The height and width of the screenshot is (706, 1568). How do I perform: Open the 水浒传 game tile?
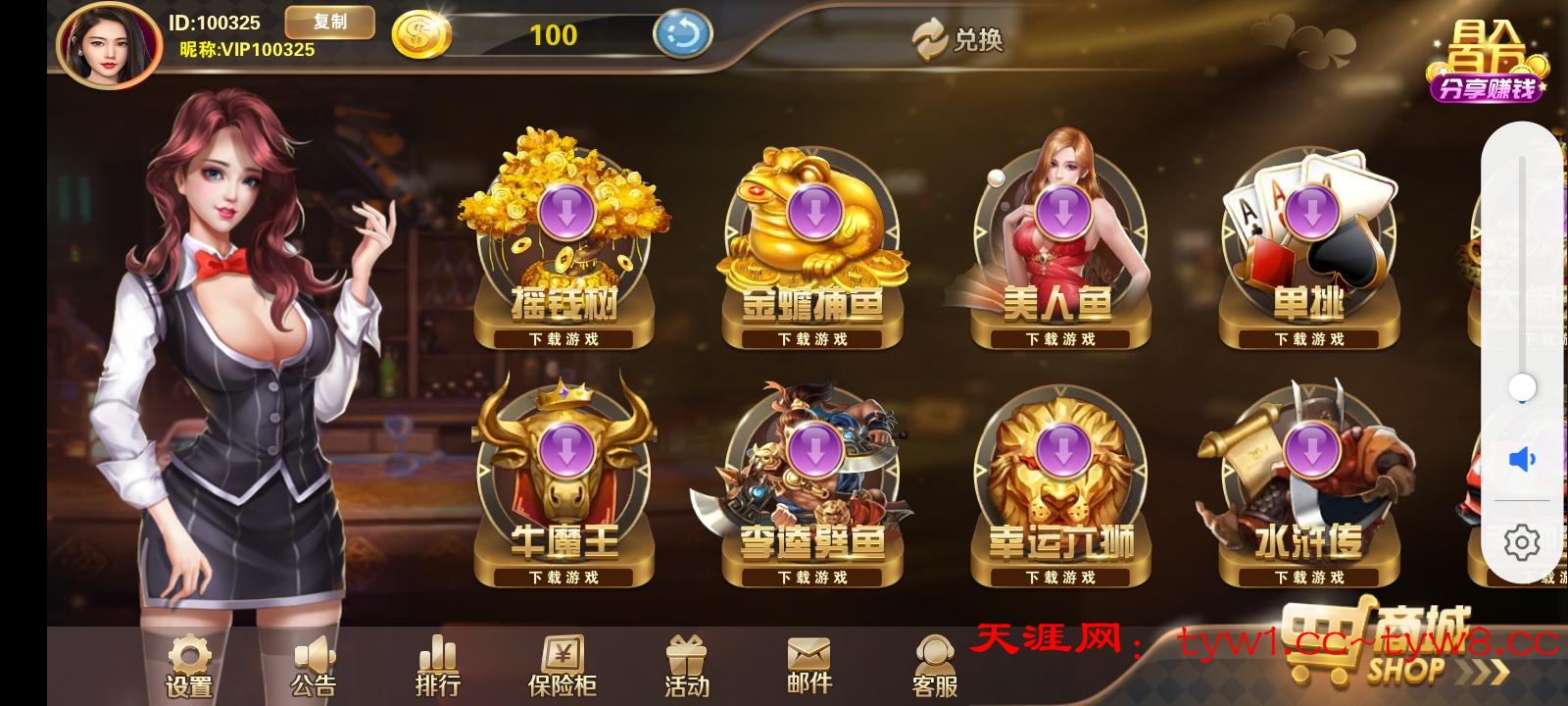tap(1308, 487)
